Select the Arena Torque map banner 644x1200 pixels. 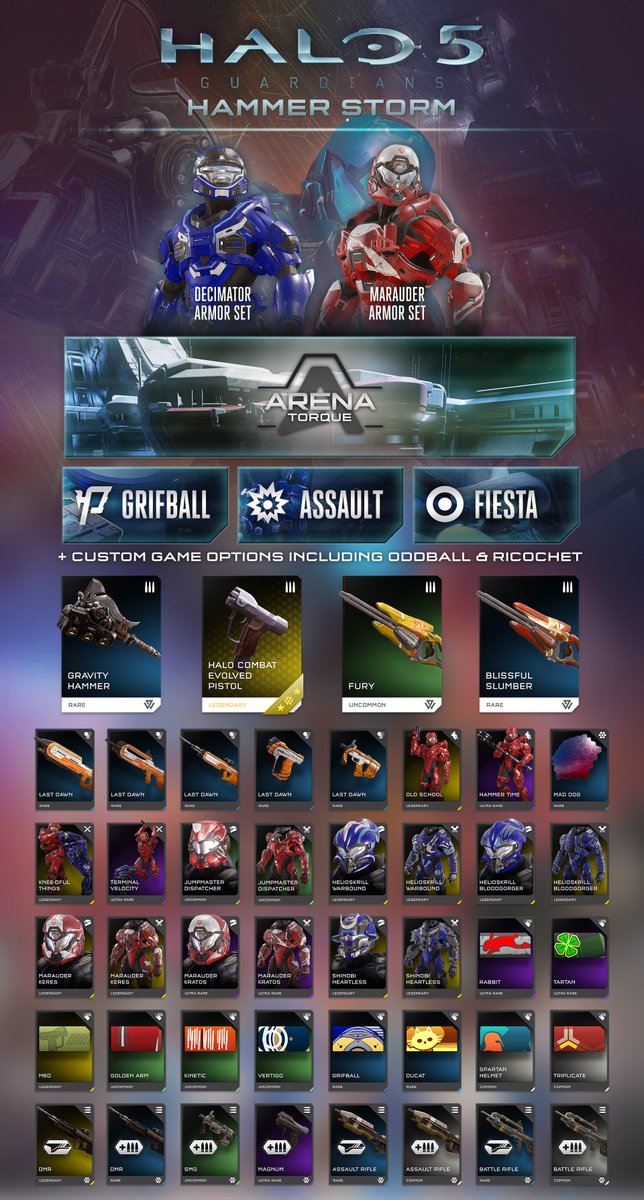click(320, 396)
